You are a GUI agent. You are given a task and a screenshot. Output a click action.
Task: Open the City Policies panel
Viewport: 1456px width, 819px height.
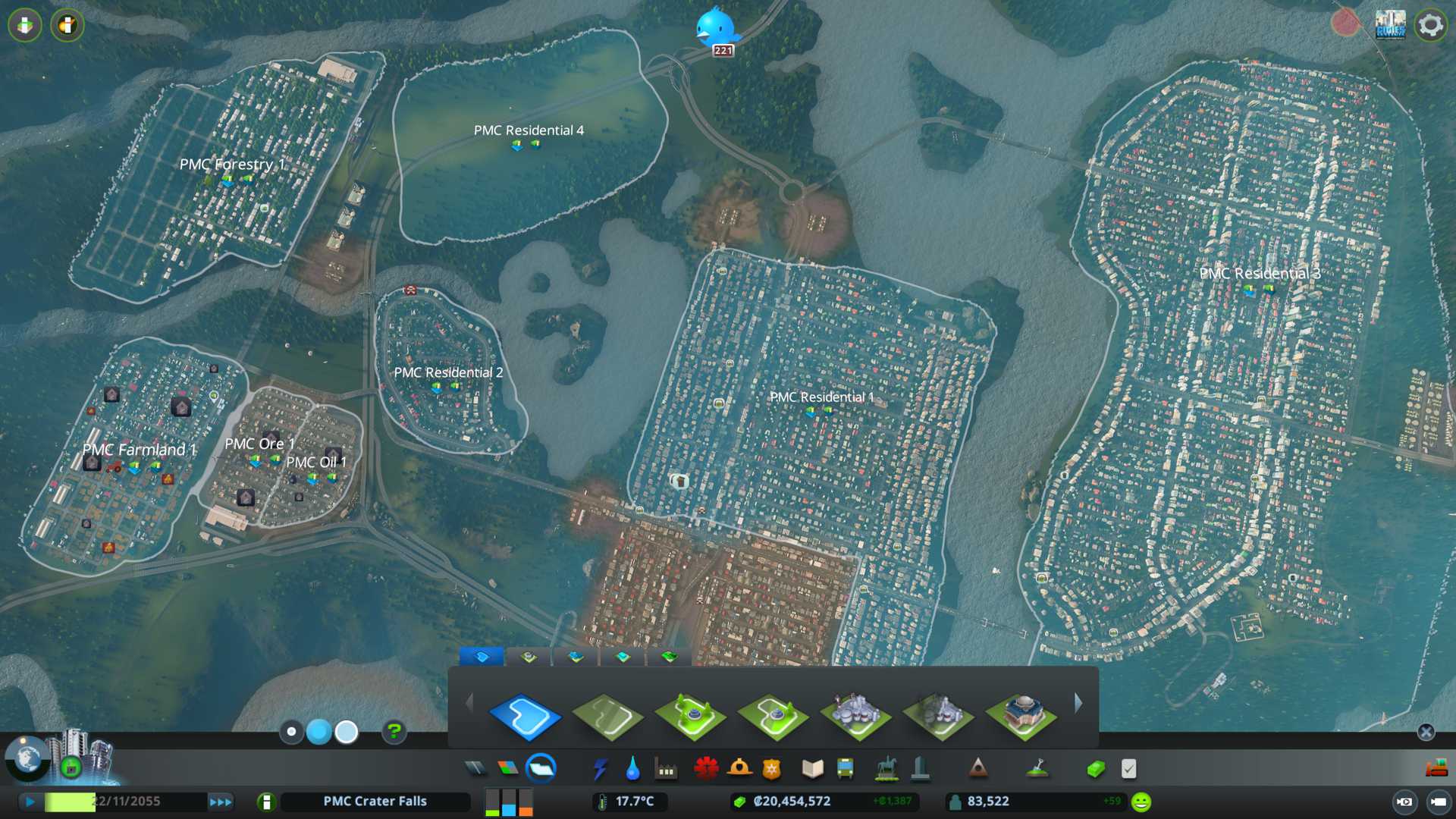point(1128,769)
